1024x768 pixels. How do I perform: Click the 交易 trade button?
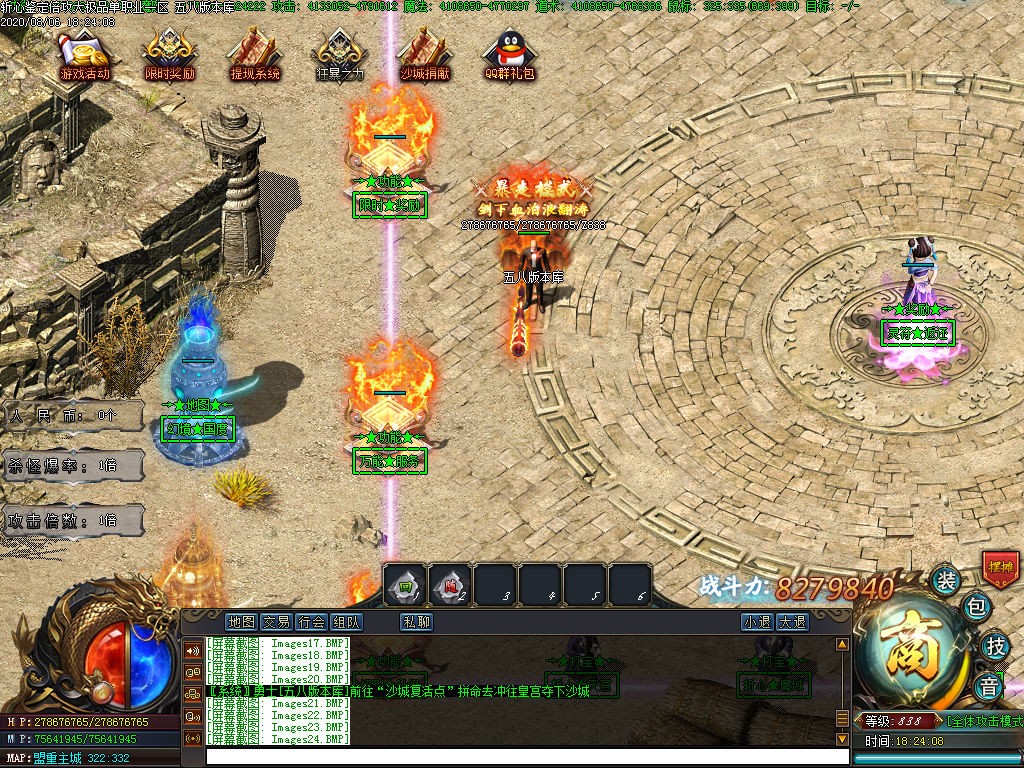[x=276, y=621]
